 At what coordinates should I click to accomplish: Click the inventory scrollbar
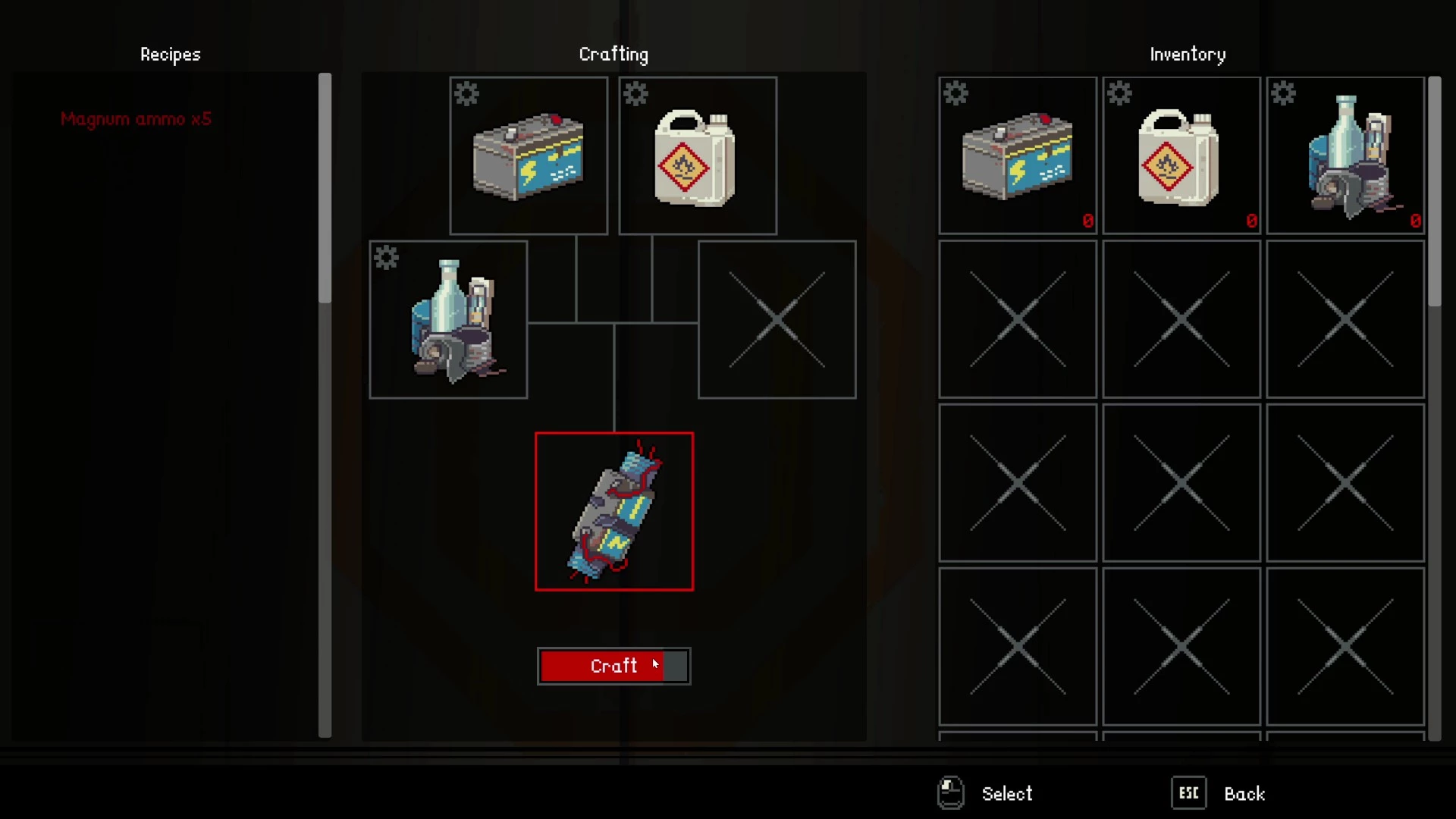pos(1434,192)
